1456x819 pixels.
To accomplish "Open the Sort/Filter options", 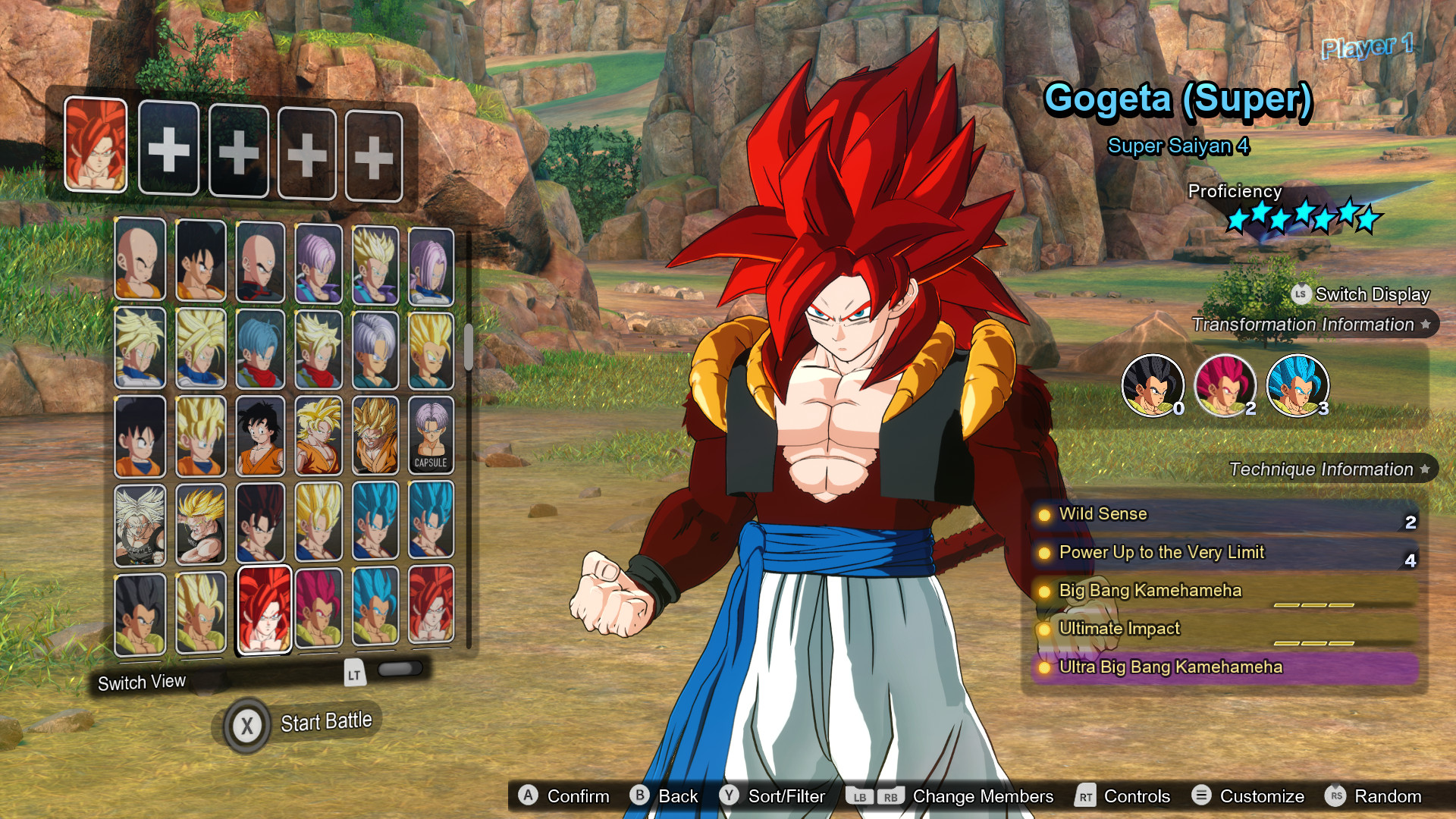I will (x=774, y=796).
